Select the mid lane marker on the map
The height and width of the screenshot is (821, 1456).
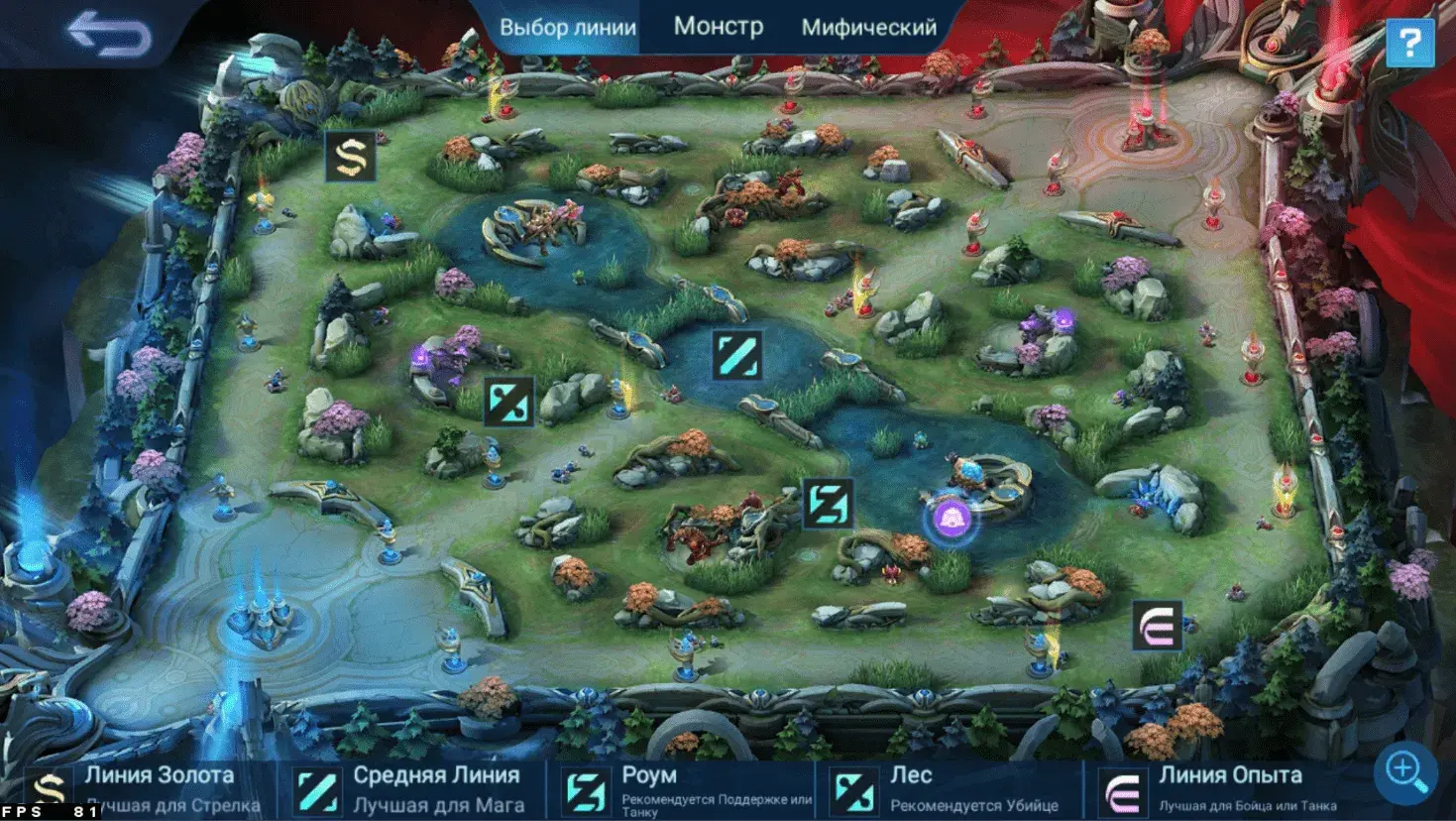click(x=737, y=355)
